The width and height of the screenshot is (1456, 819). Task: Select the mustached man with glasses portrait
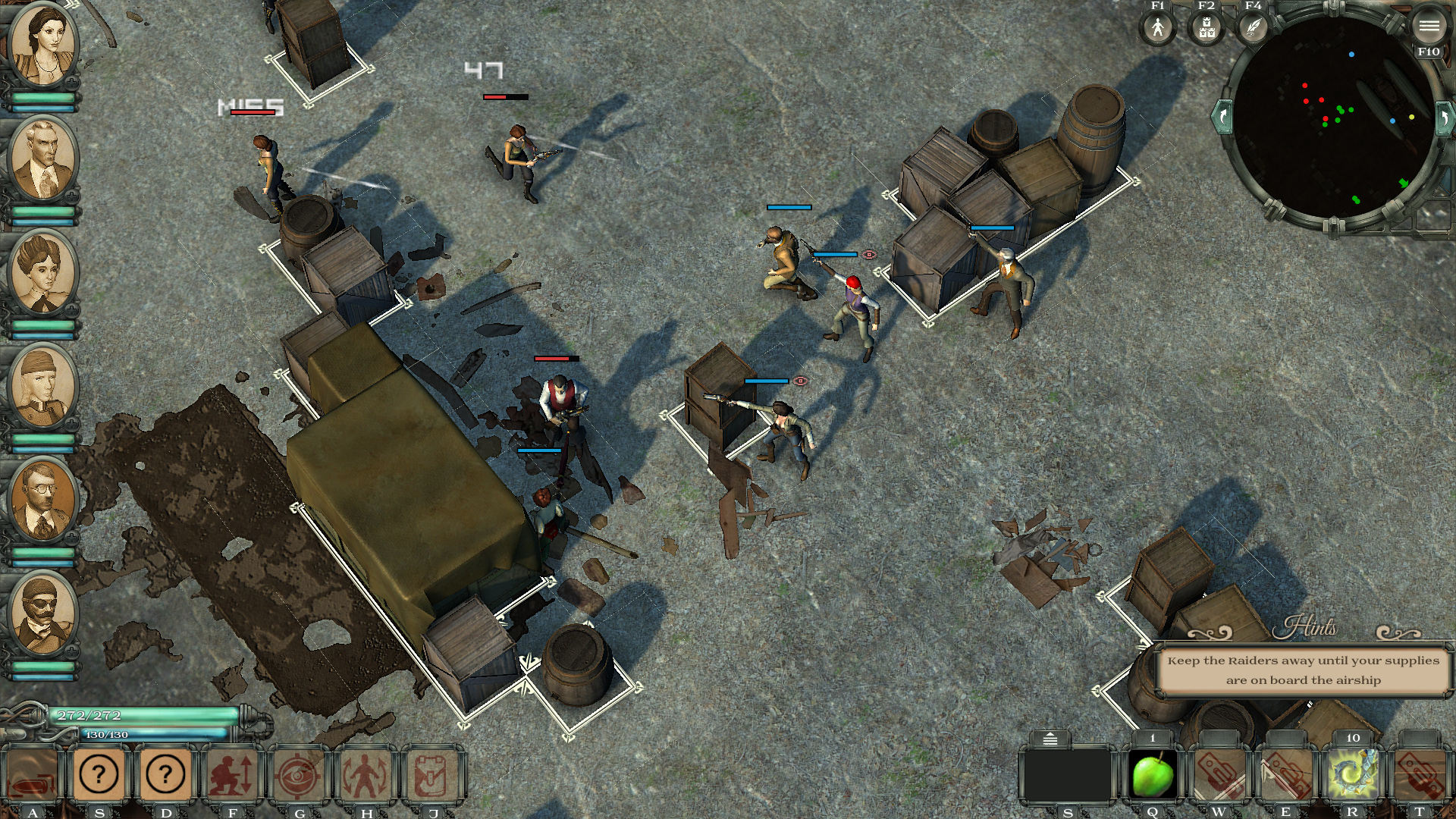[43, 500]
